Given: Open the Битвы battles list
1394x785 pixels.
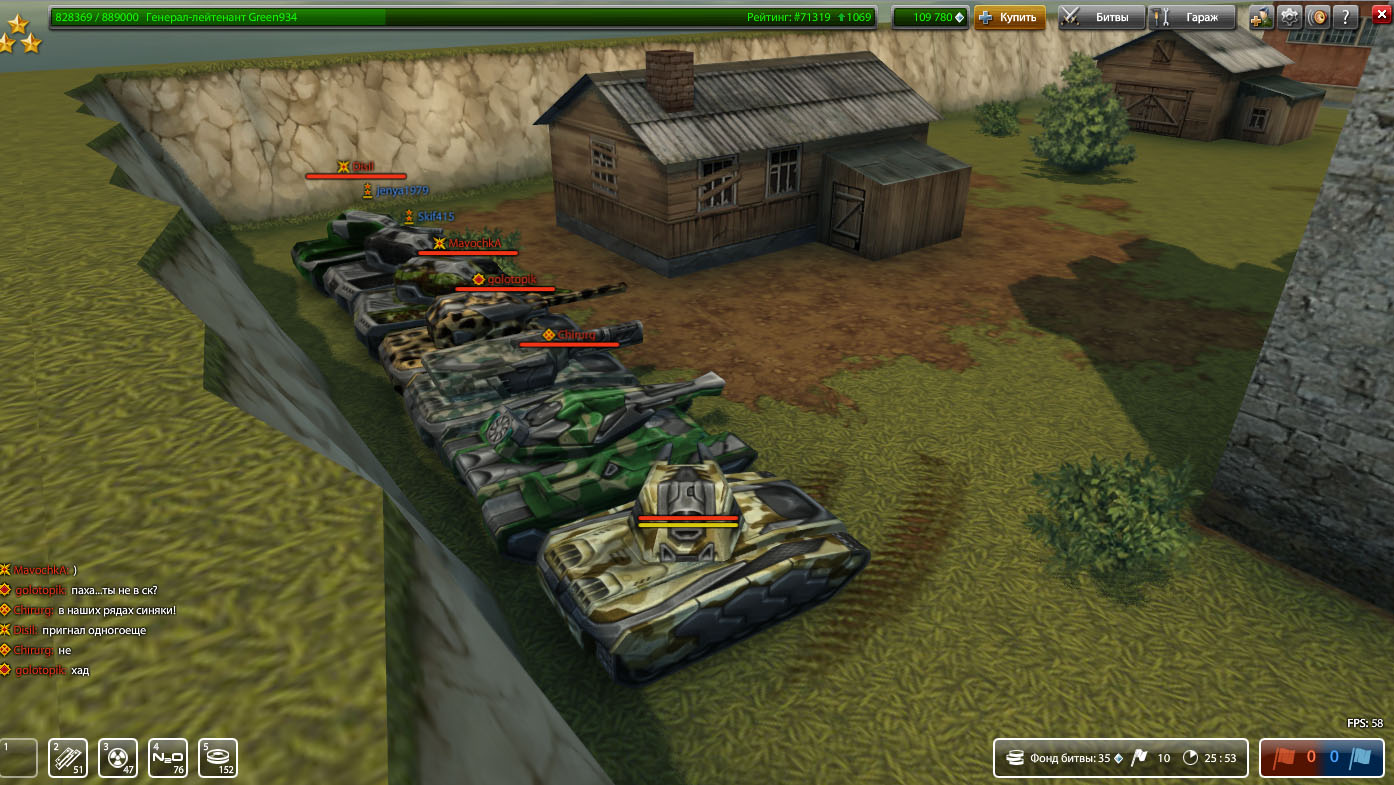Looking at the screenshot, I should point(1101,17).
